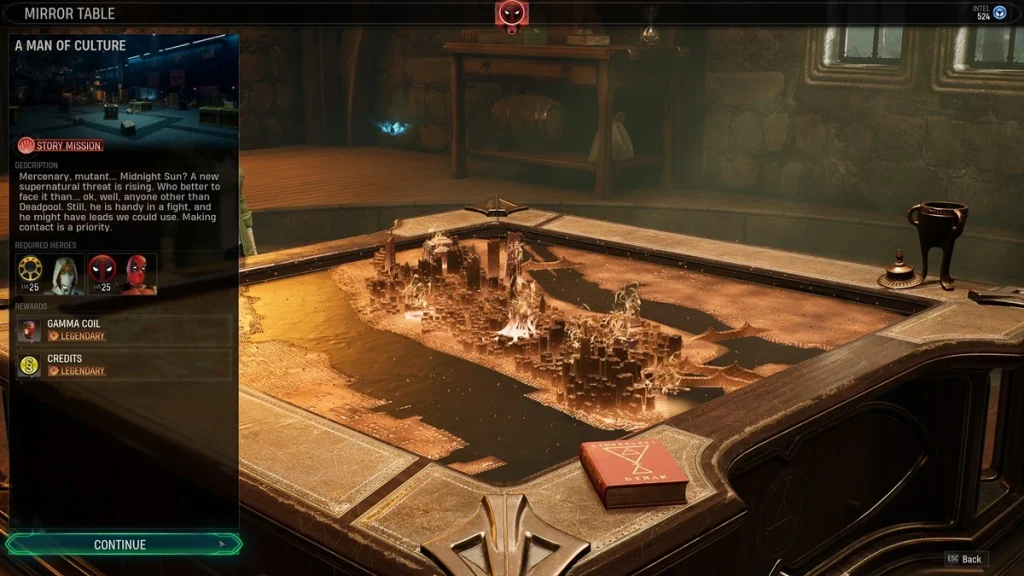Open the mission preview thumbnail image

(x=125, y=92)
